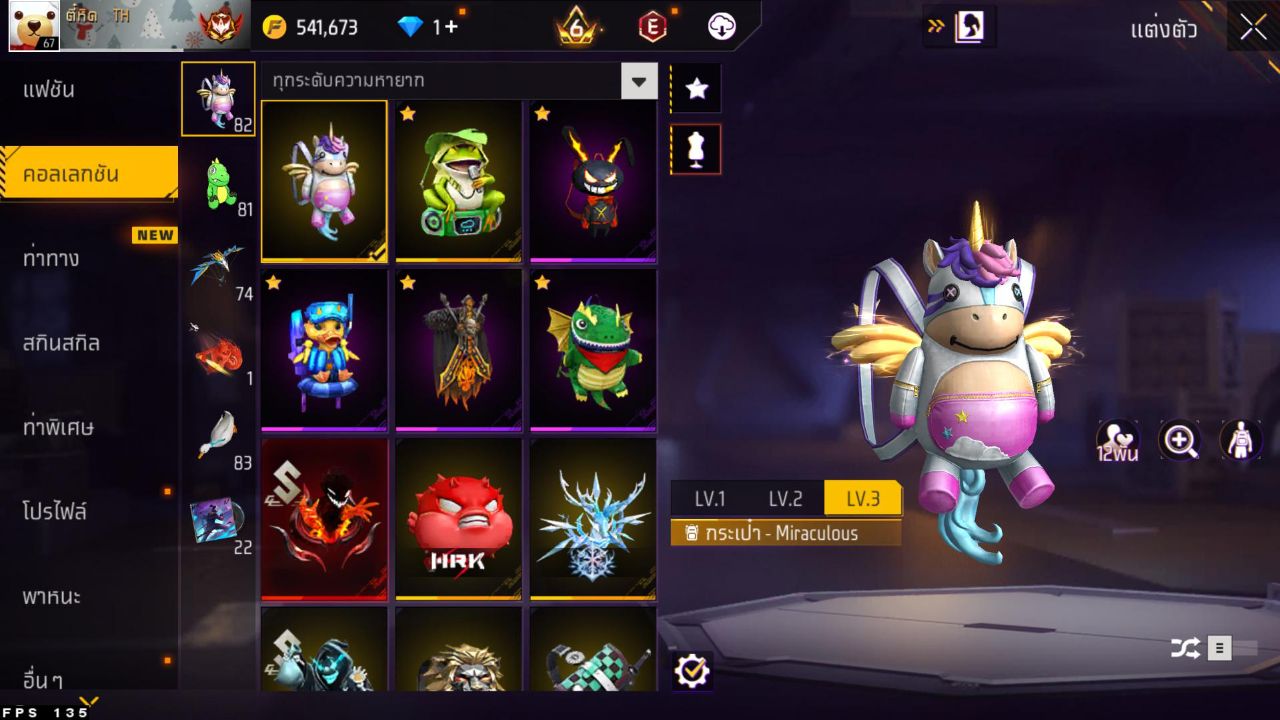Click the magnifier zoom-in preview button
Image resolution: width=1280 pixels, height=720 pixels.
[x=1180, y=440]
